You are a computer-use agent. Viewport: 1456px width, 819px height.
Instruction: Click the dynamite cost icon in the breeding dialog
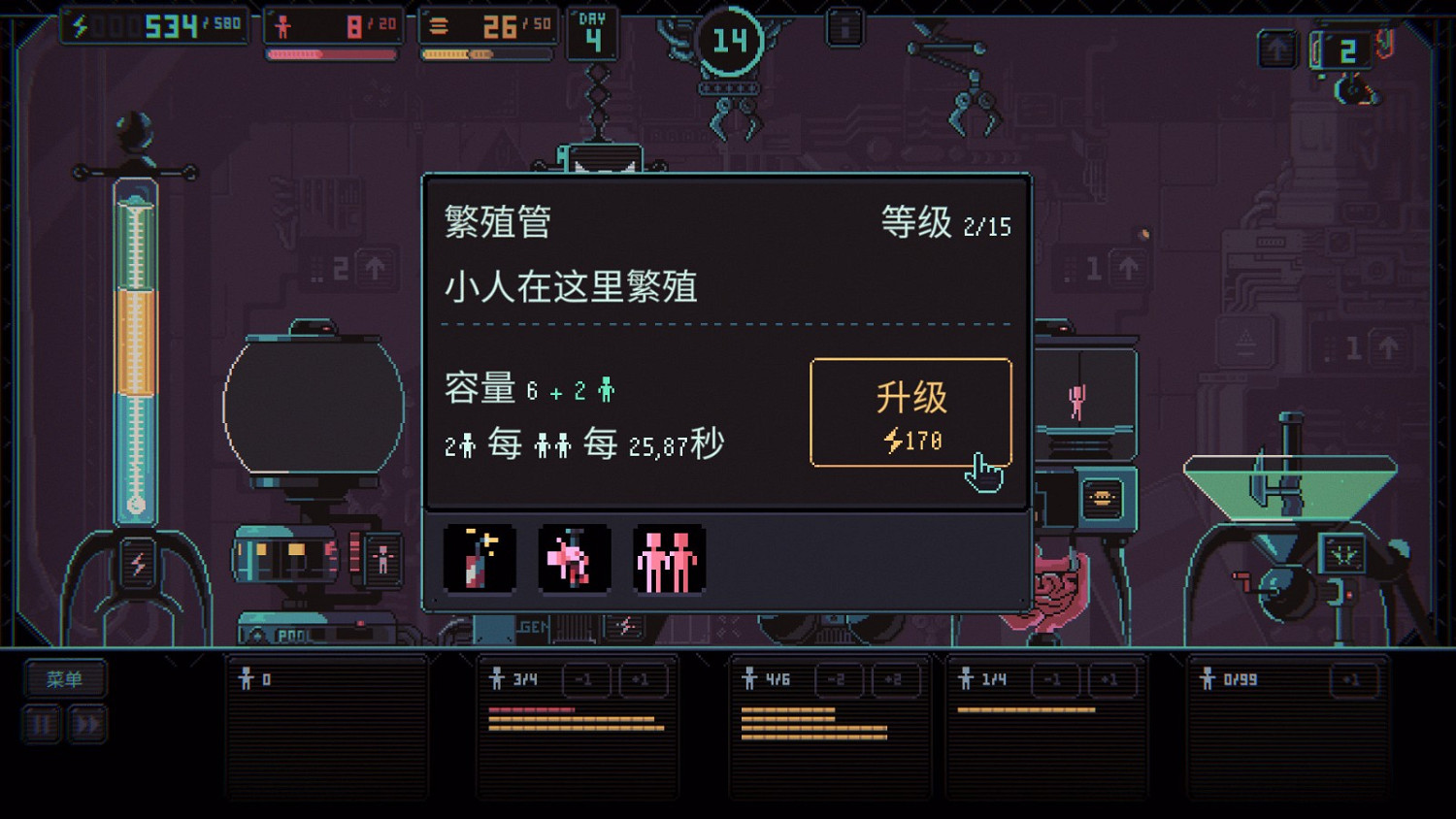480,558
